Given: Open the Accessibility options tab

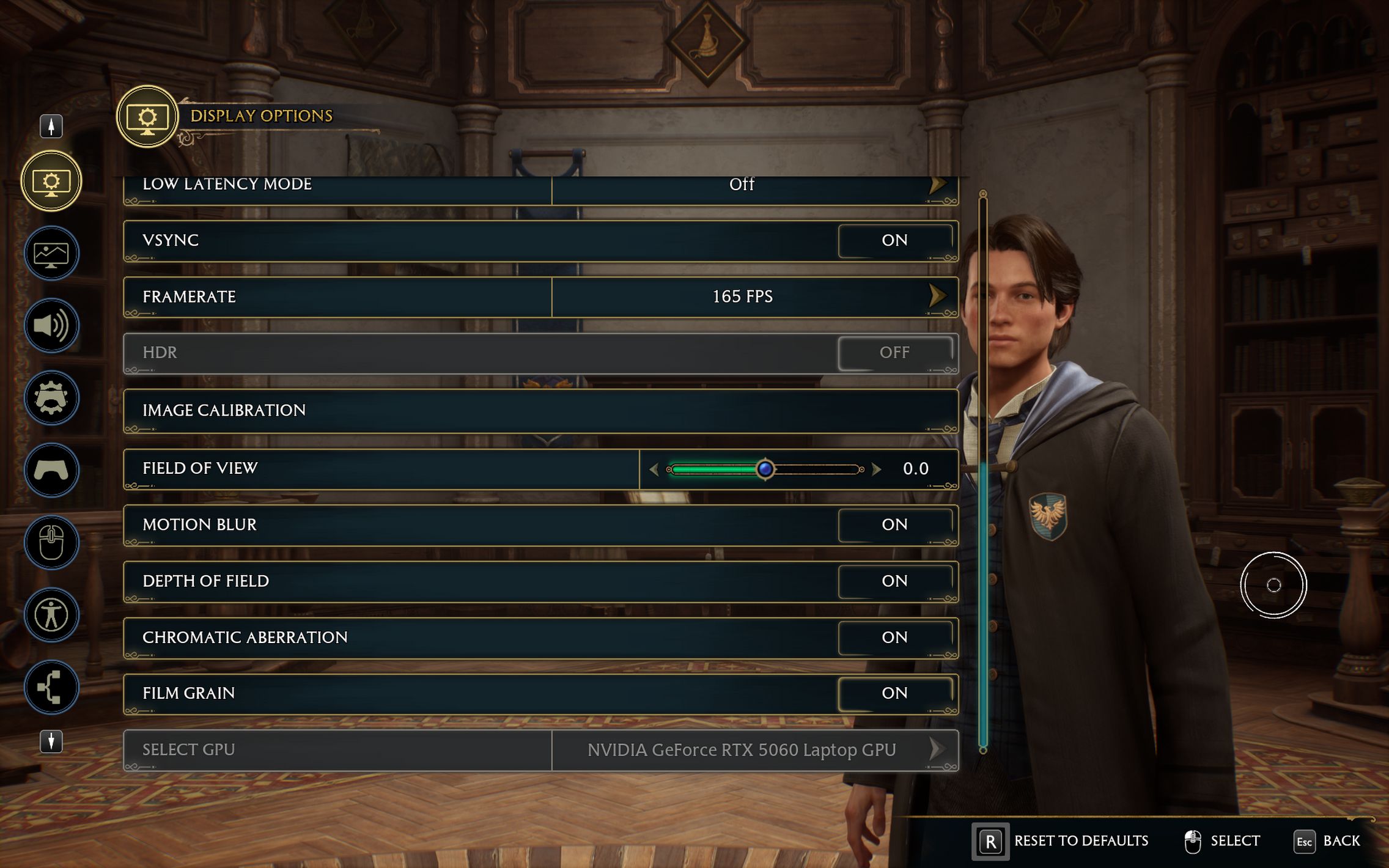Looking at the screenshot, I should (51, 615).
